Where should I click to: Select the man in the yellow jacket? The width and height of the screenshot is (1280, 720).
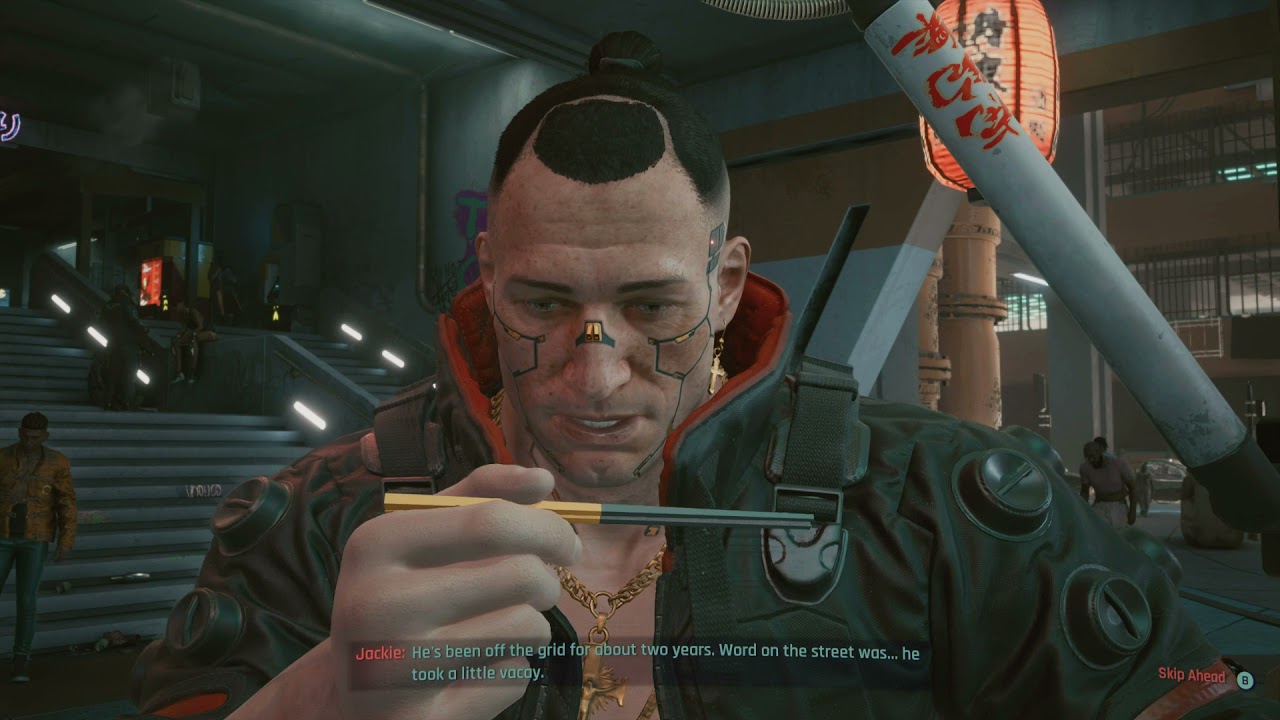pos(35,490)
